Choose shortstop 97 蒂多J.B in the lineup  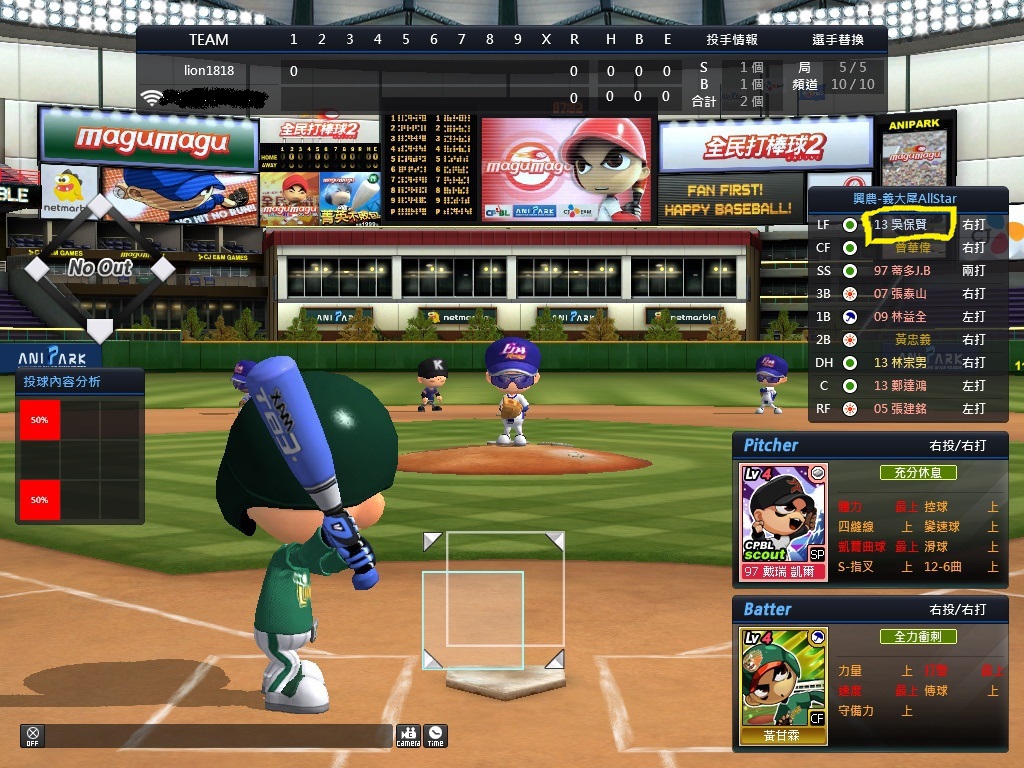coord(902,271)
